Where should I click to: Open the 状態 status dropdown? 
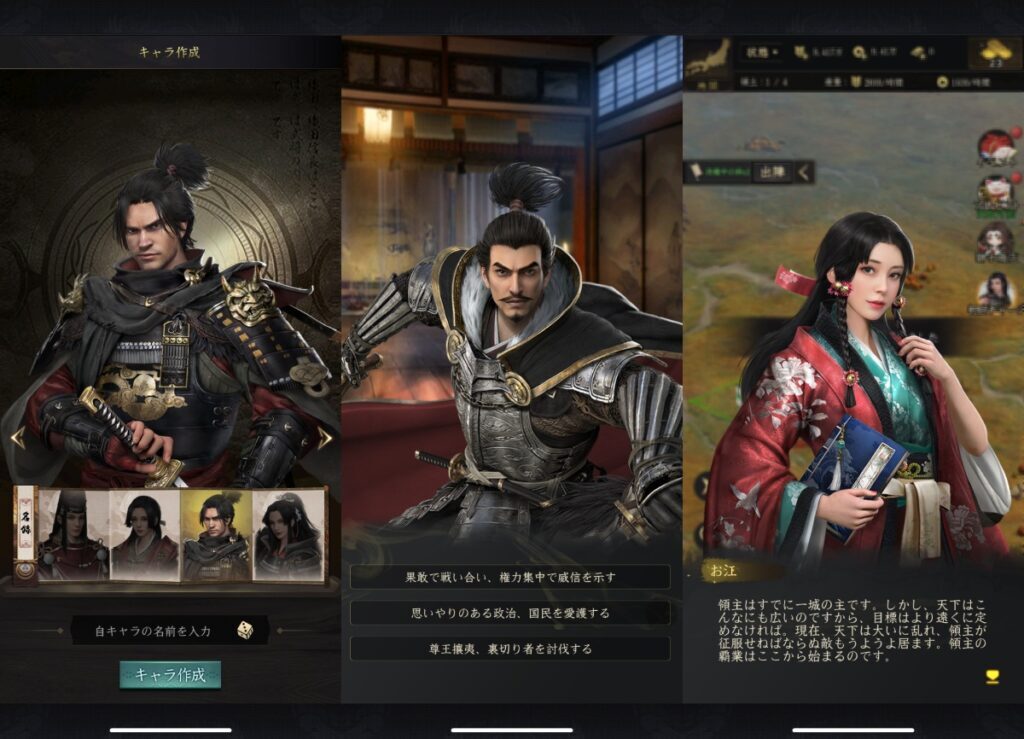point(762,52)
